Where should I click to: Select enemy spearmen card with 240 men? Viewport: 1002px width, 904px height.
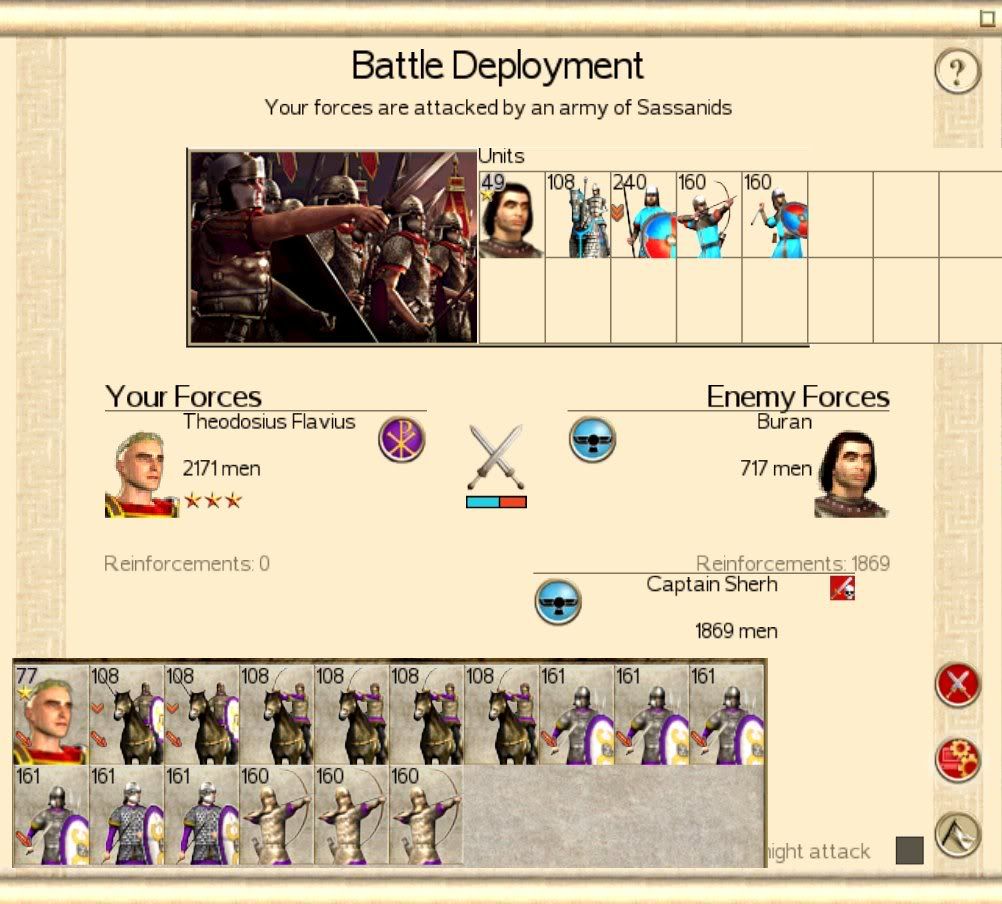(643, 214)
